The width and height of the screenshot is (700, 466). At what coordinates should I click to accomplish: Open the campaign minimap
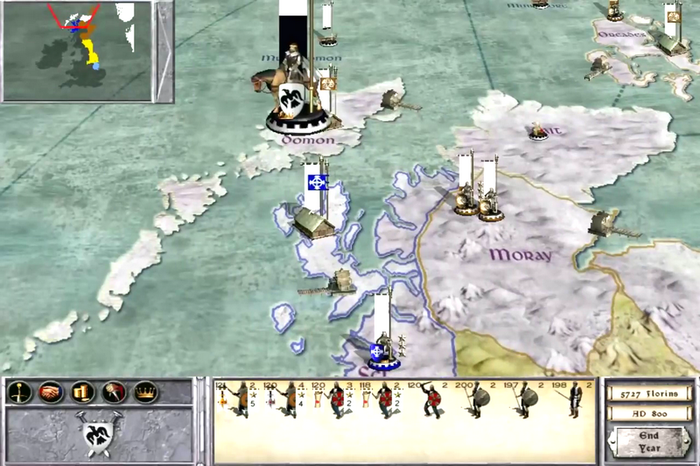(77, 49)
